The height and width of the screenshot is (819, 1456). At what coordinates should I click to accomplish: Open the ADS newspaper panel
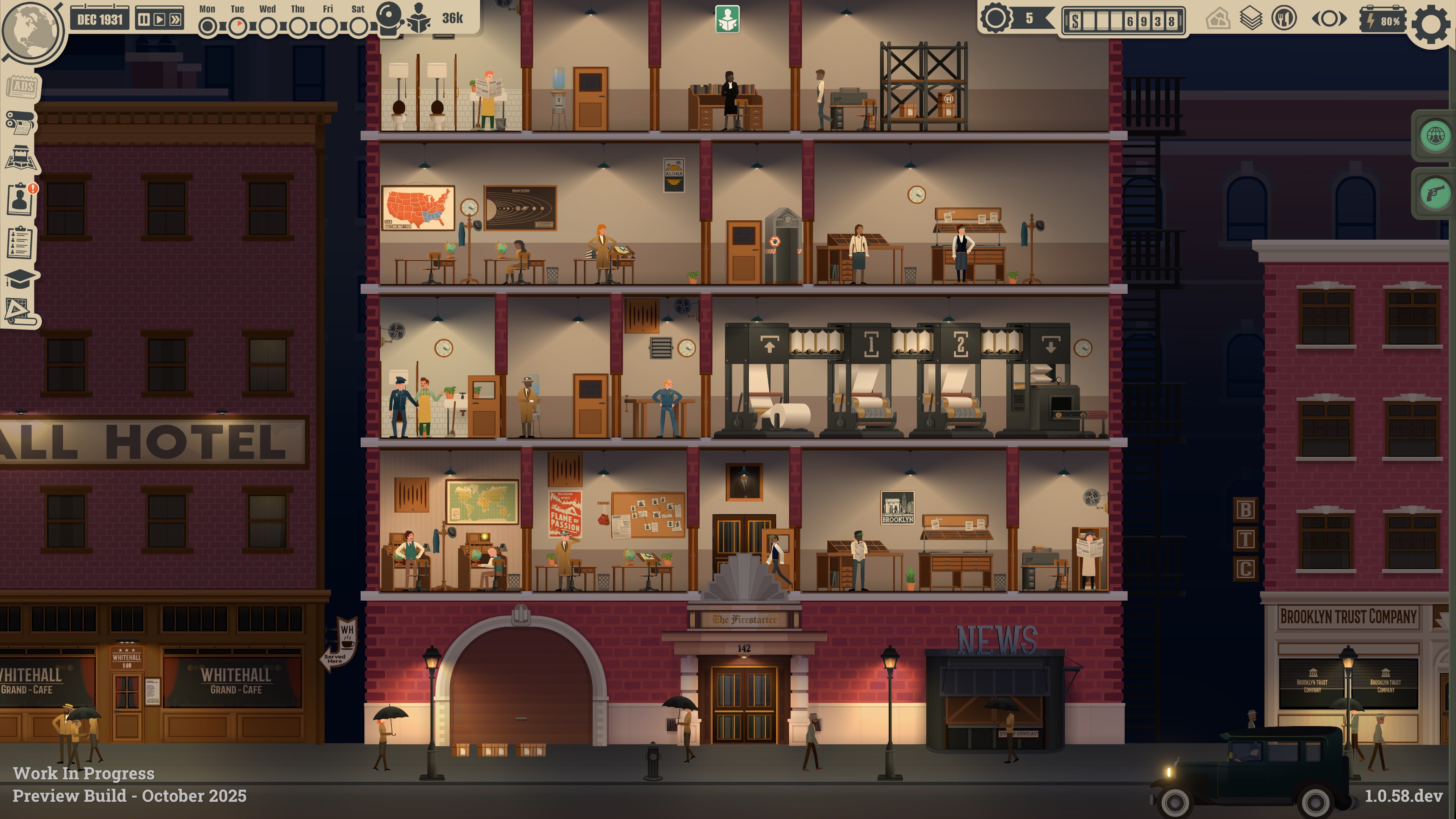[22, 86]
